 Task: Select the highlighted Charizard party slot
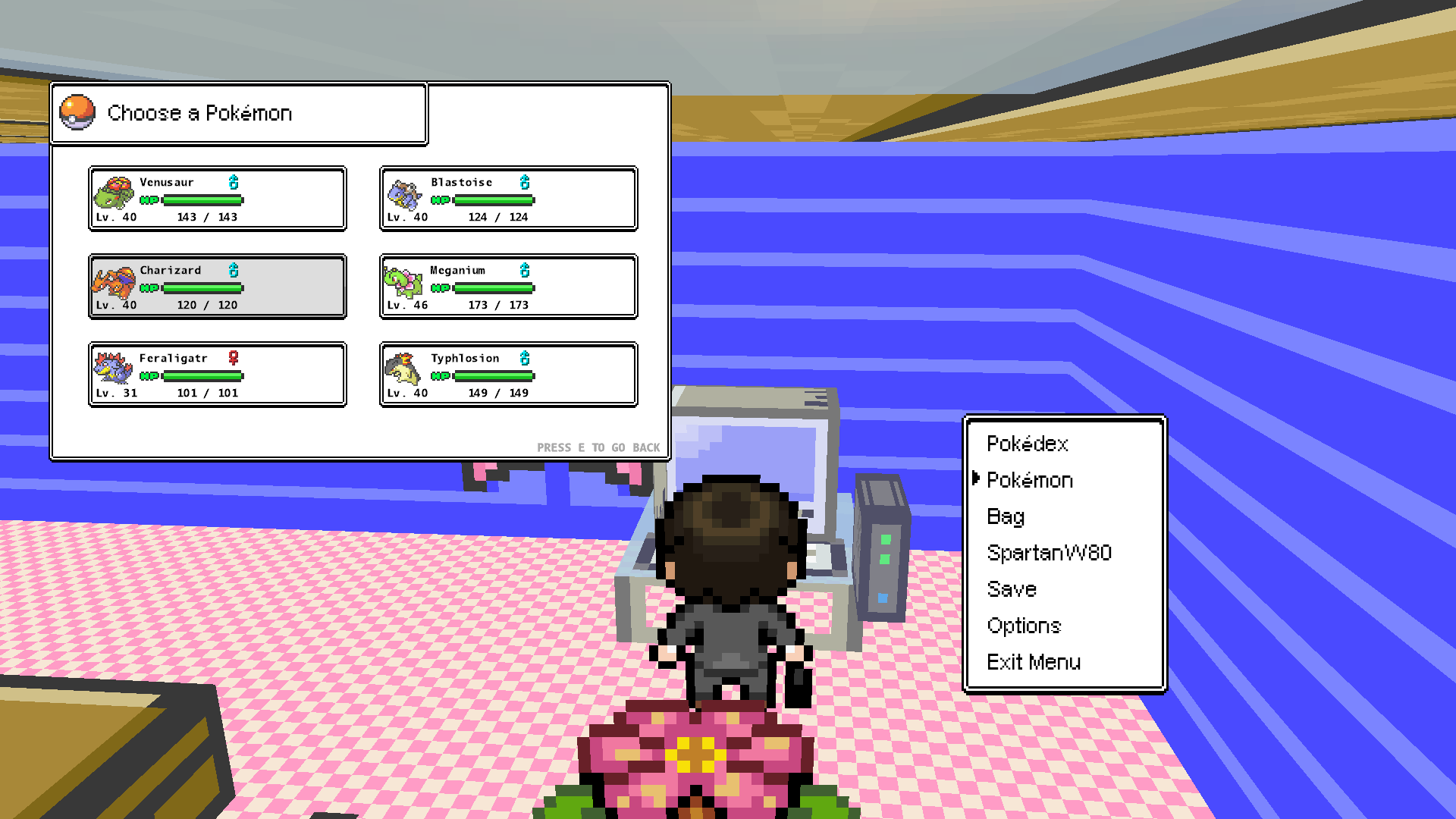[x=217, y=287]
